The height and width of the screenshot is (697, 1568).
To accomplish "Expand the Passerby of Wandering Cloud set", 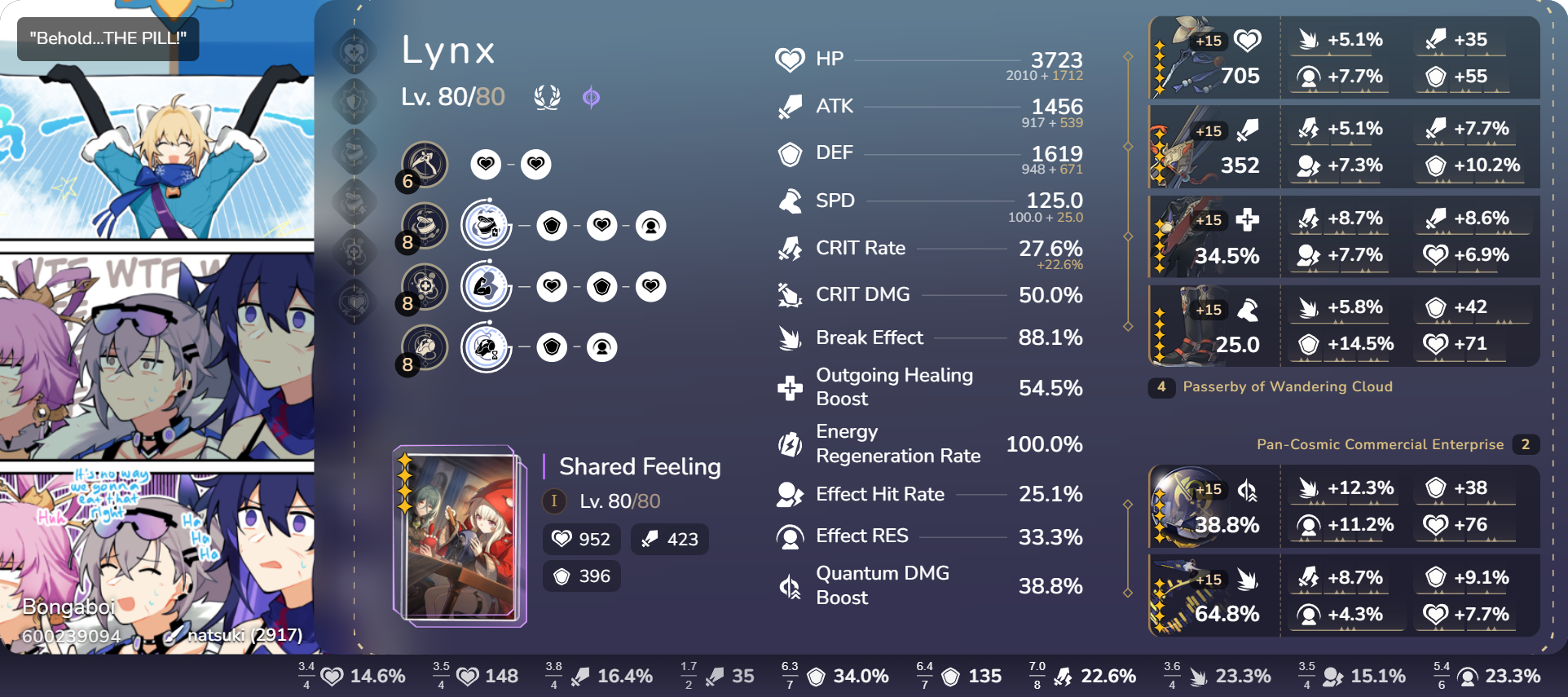I will [x=1288, y=386].
